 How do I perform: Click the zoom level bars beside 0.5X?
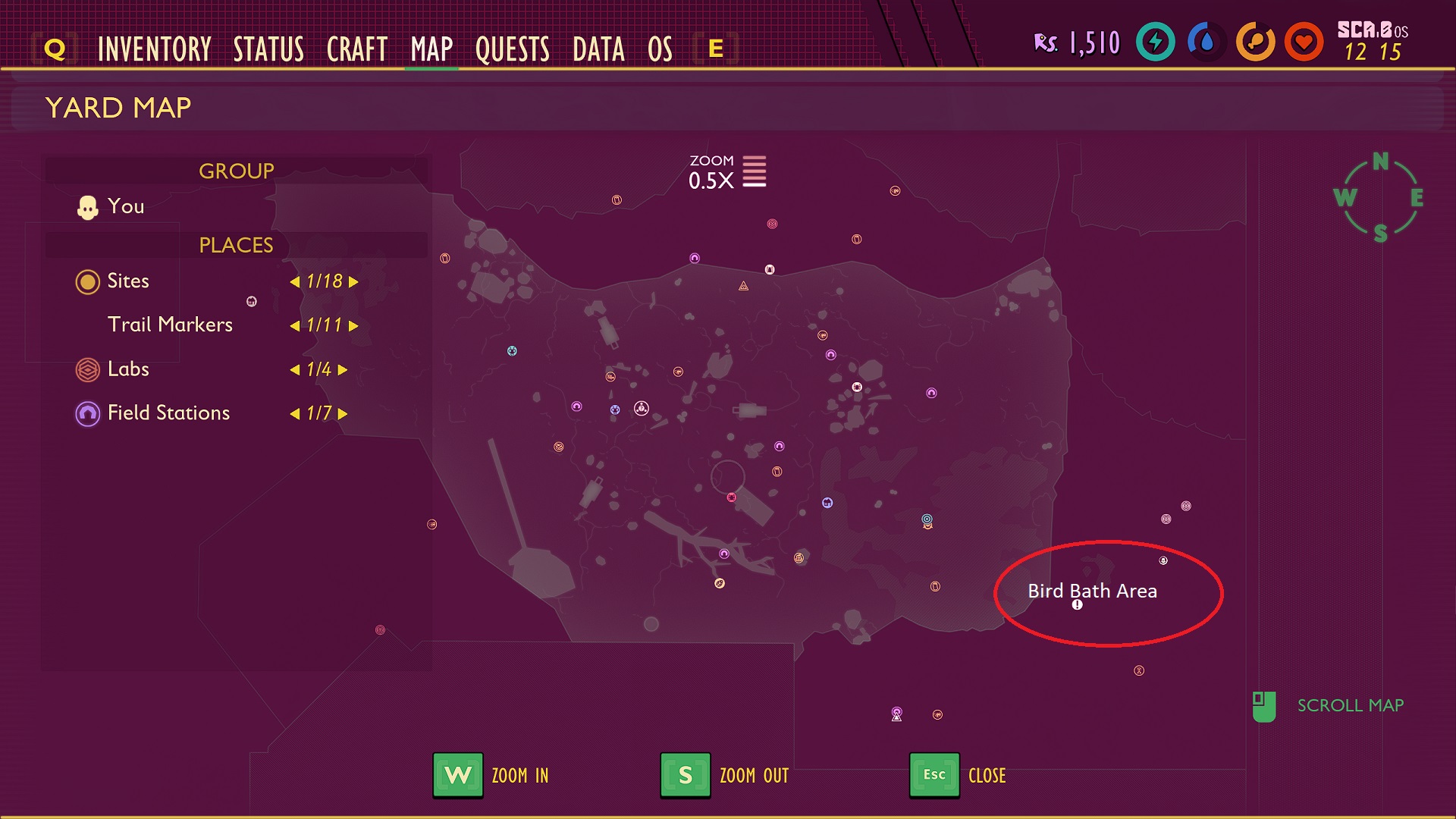753,172
